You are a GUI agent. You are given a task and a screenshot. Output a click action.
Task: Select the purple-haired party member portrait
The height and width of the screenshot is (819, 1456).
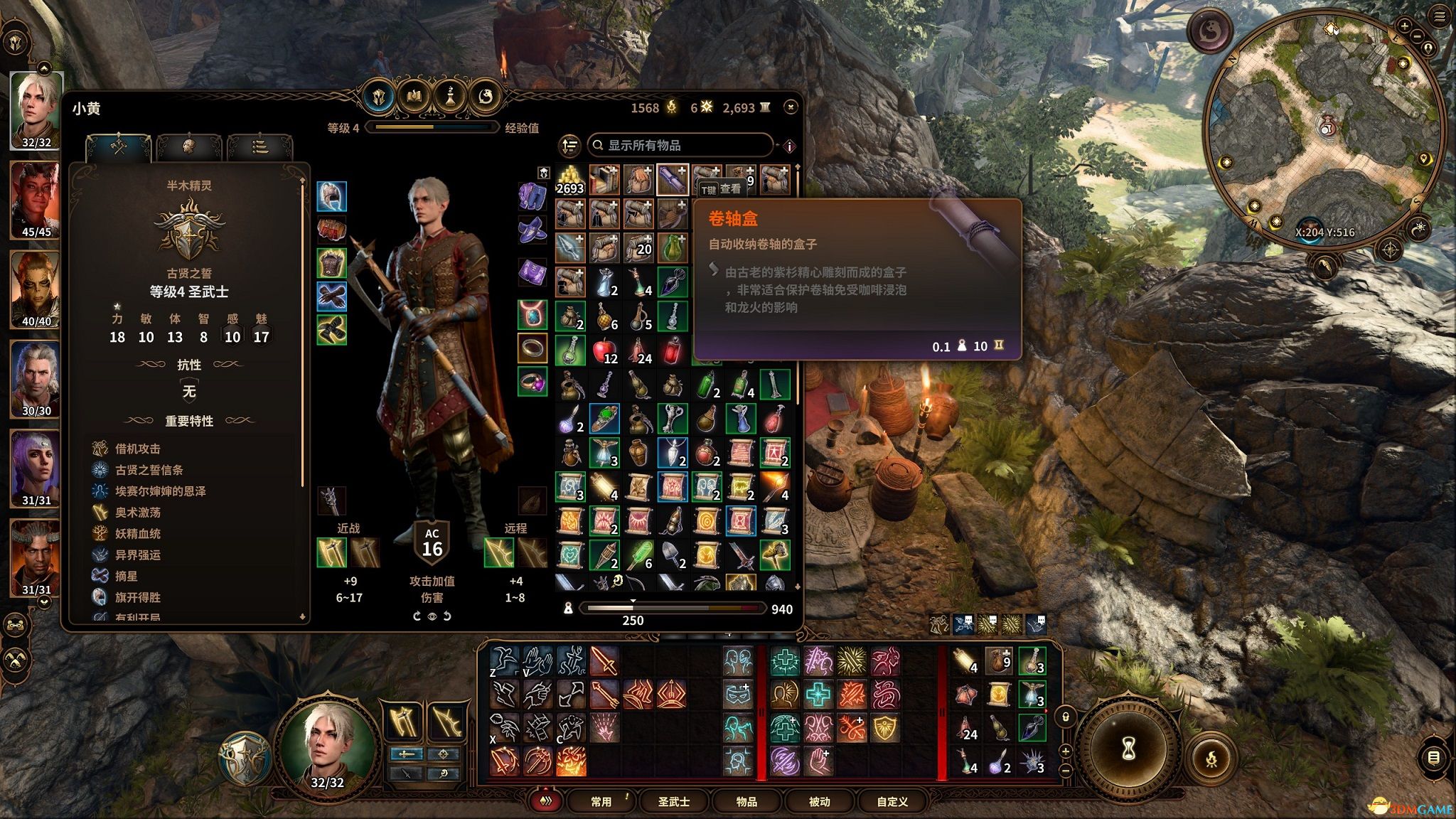pyautogui.click(x=36, y=468)
